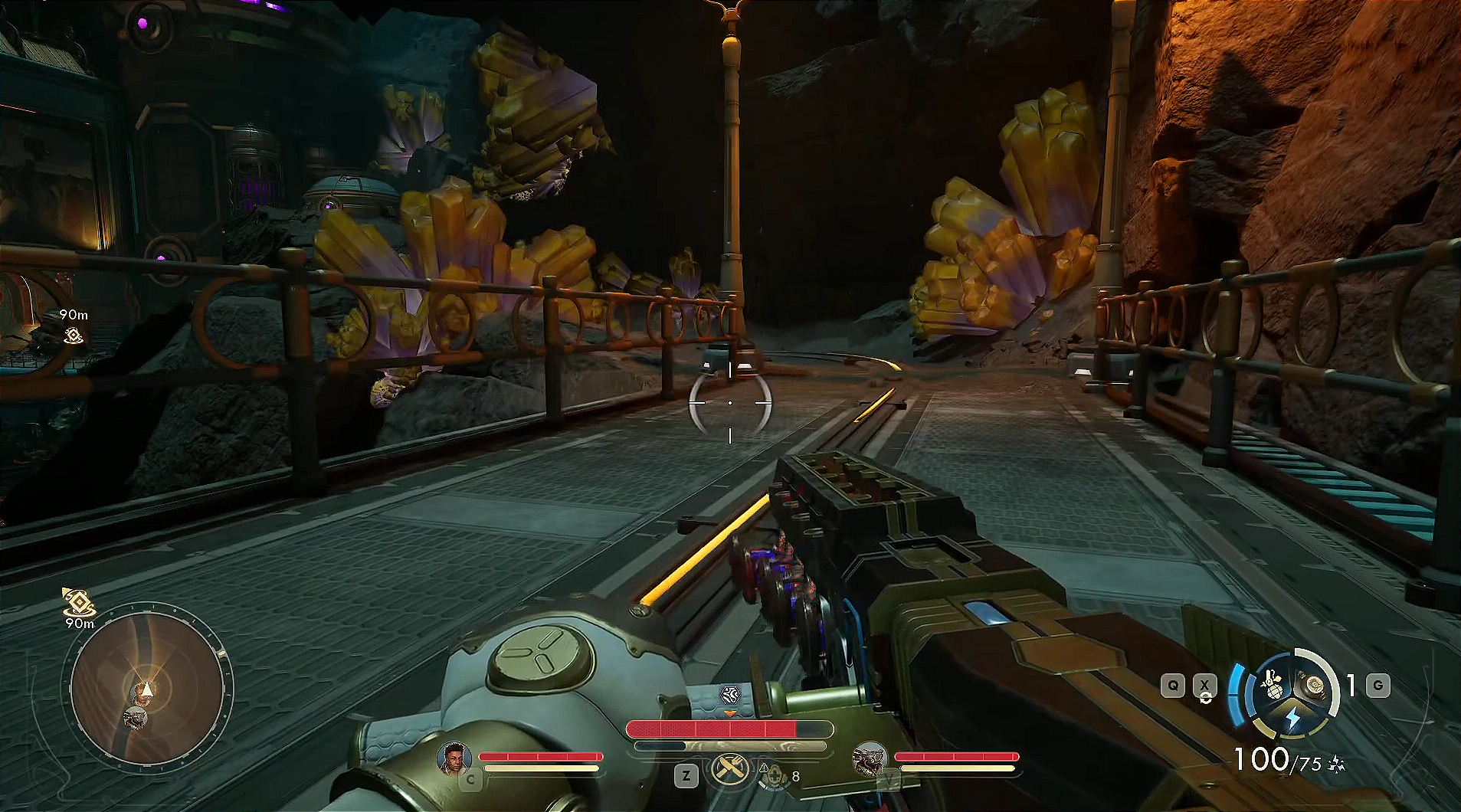
Task: Select the hexagonal ability icon above the weapon bar
Action: 732,693
